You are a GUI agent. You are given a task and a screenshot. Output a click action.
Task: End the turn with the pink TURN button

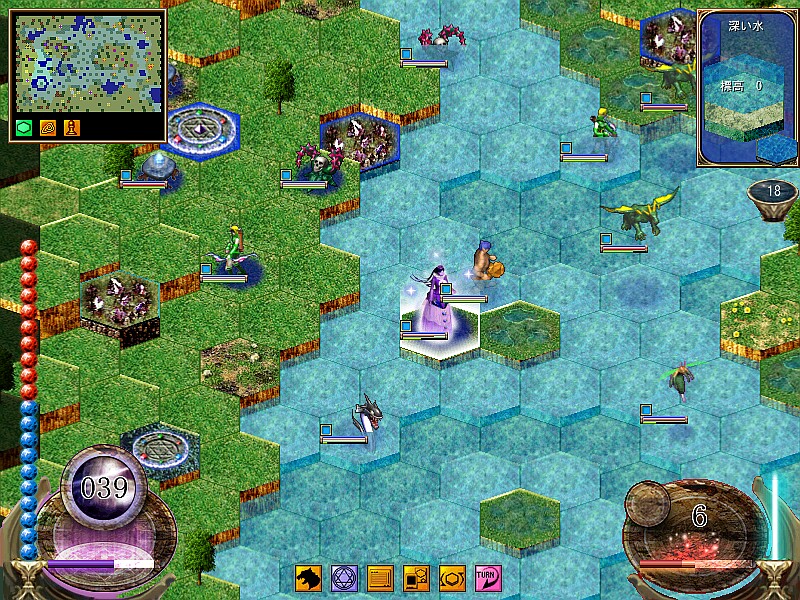pos(488,578)
